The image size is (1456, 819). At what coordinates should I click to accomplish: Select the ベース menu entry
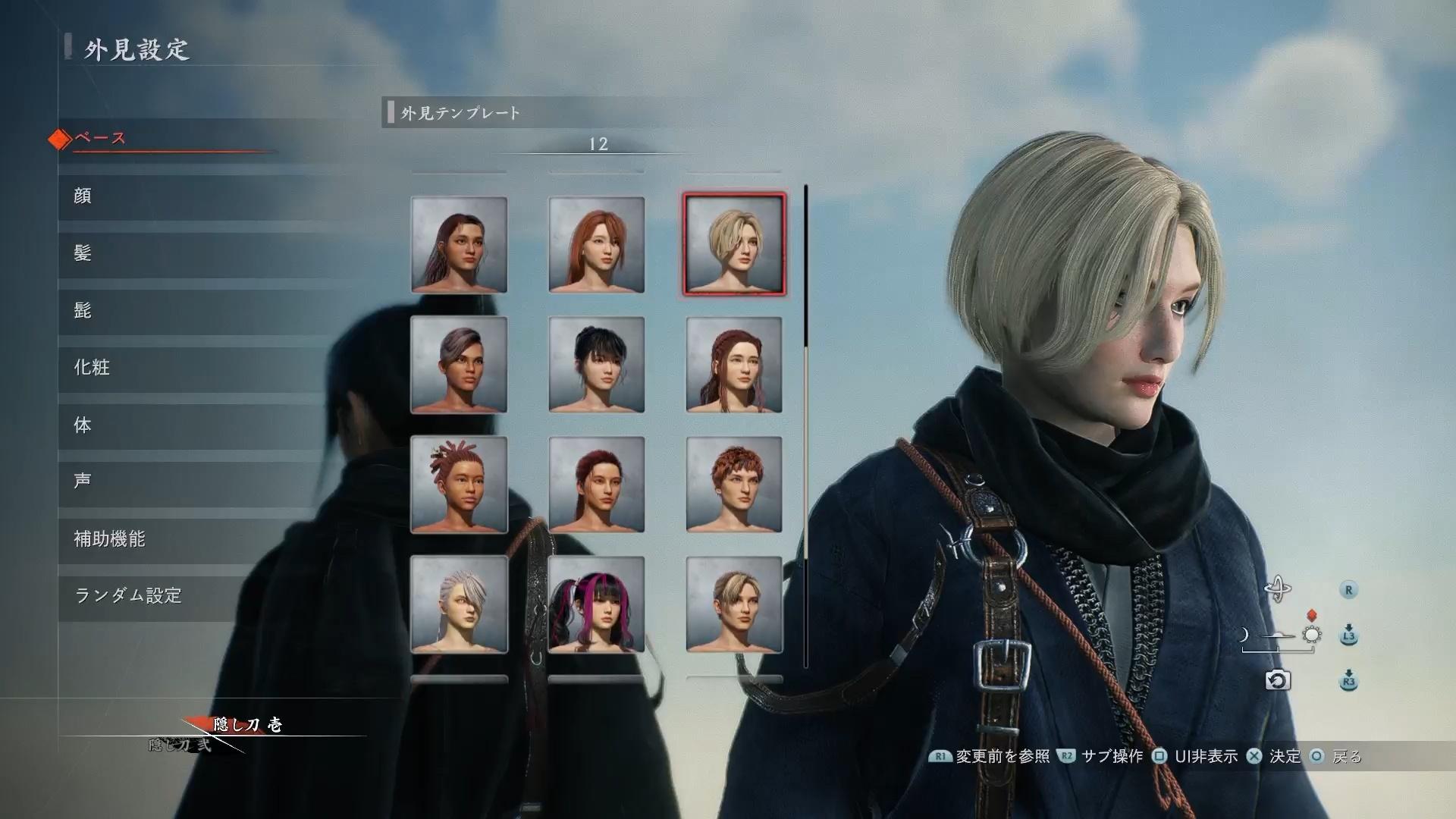click(100, 139)
